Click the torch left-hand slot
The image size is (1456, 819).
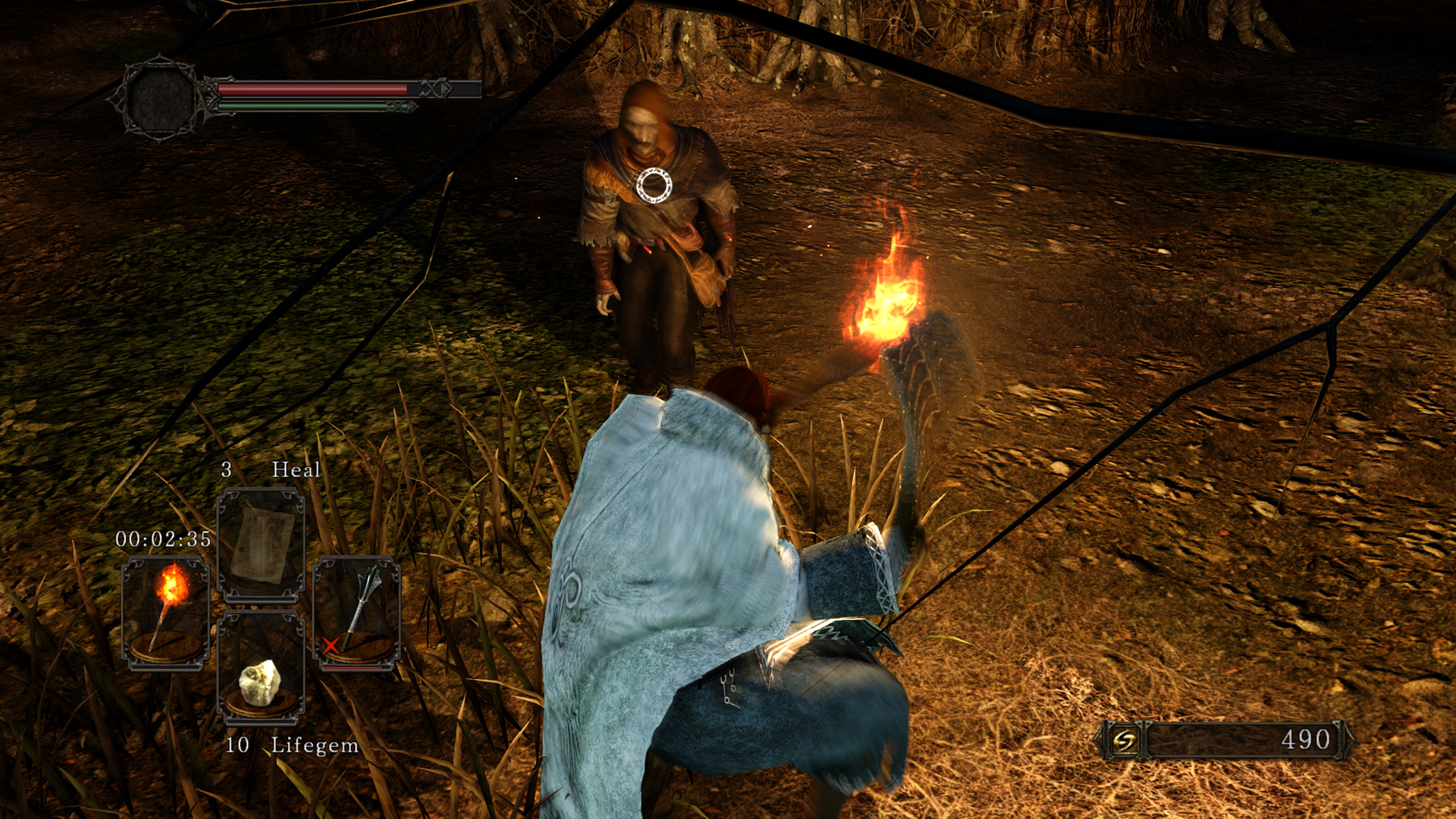pyautogui.click(x=165, y=613)
